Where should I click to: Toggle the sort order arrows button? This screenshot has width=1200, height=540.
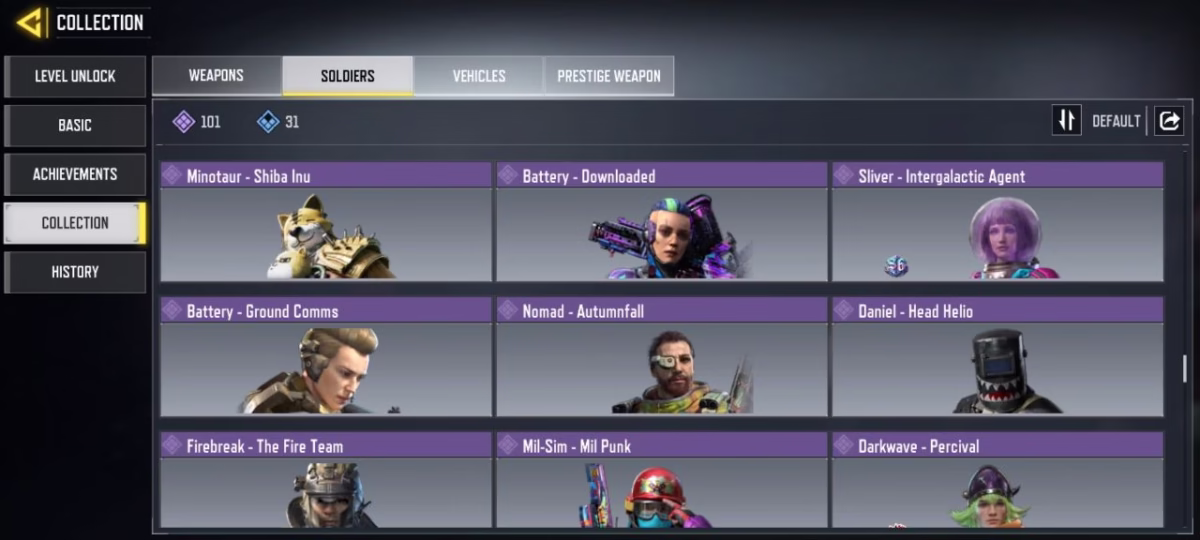[x=1066, y=121]
